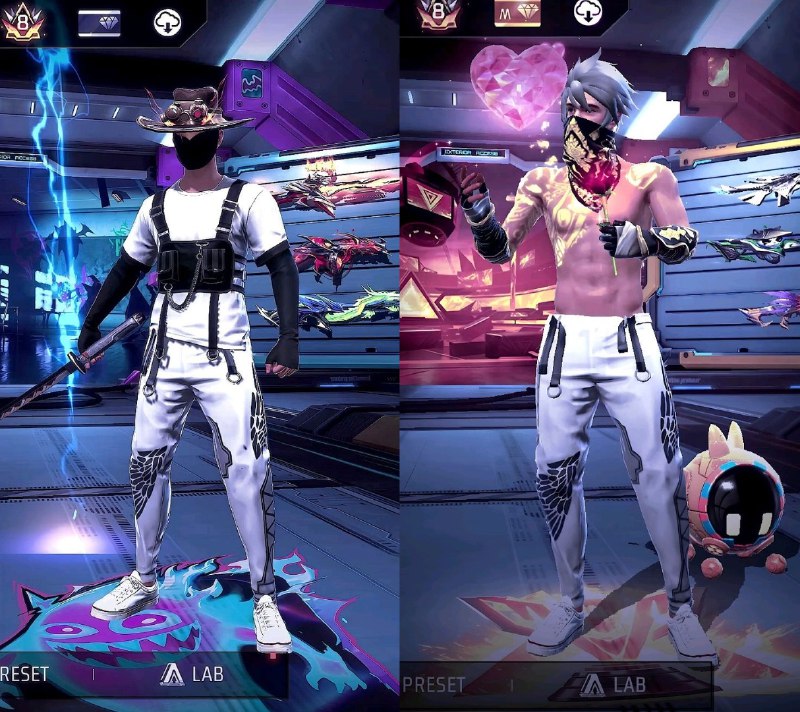Open LAB beneath the cowboy-hat character
Screen dimensions: 800x712
192,675
